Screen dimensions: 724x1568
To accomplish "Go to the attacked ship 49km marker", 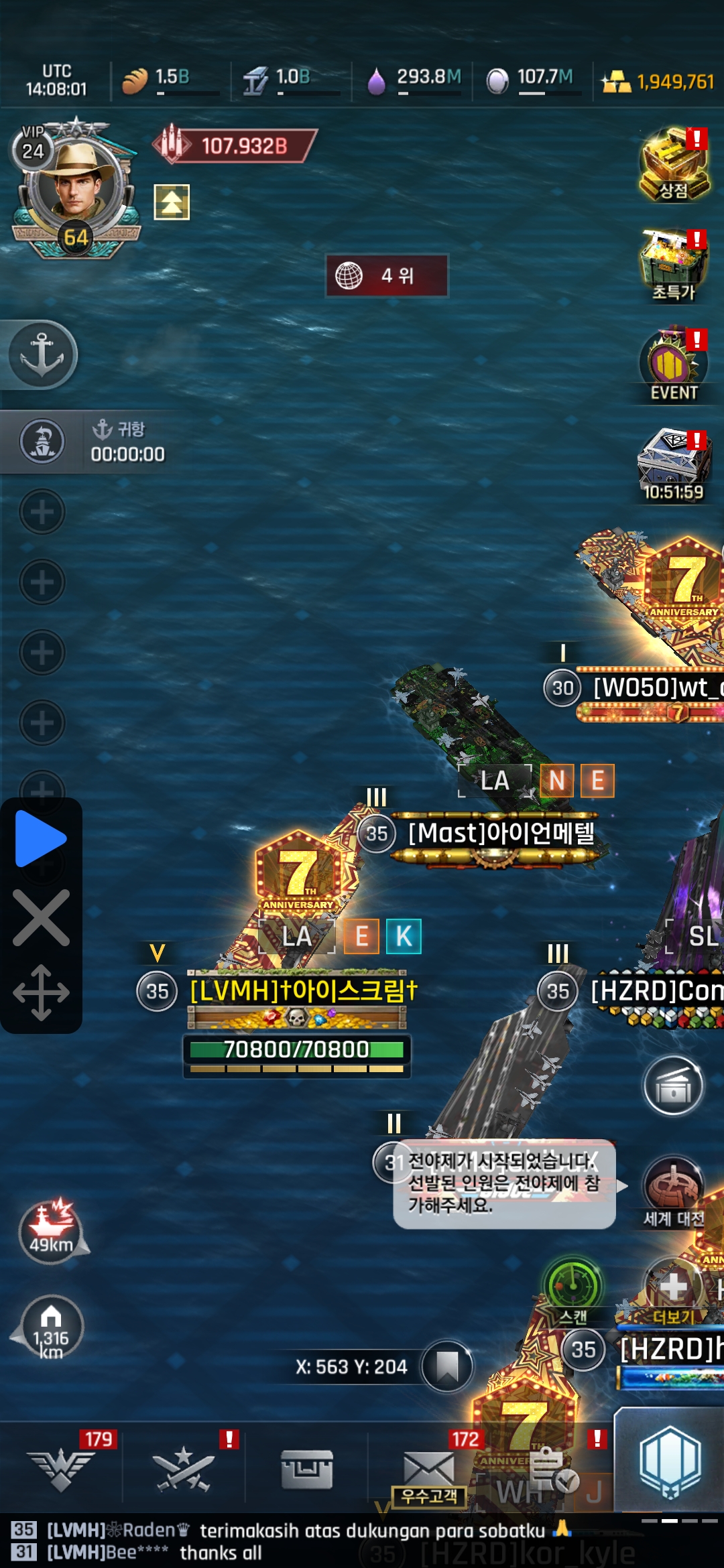I will point(51,1231).
